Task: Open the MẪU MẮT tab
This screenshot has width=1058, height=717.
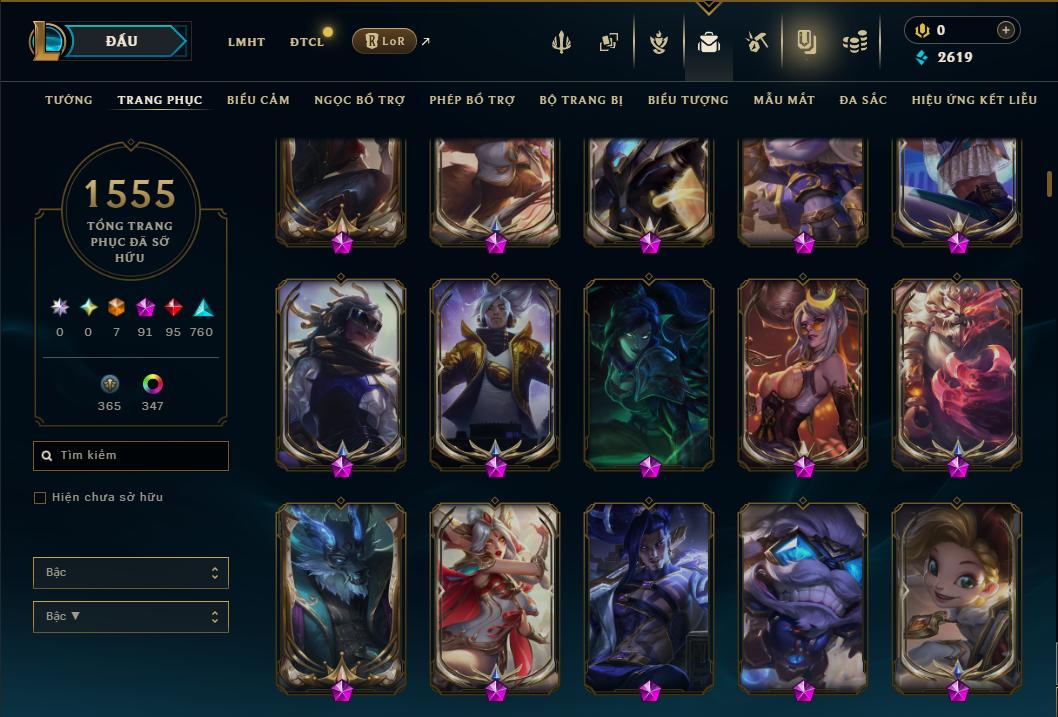Action: tap(784, 100)
